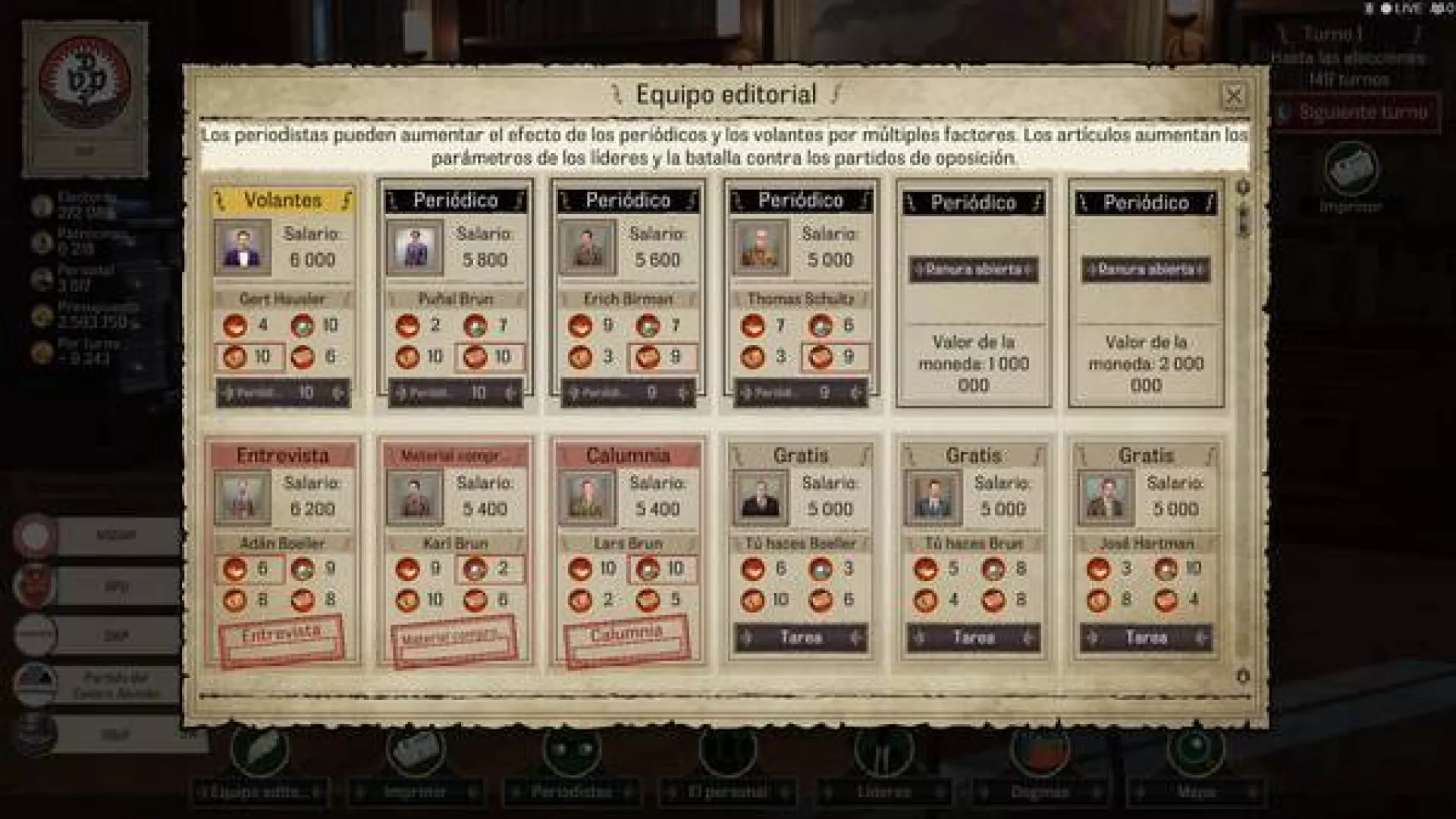This screenshot has height=819, width=1456.
Task: Select Gert Hausler's Volantes card portrait
Action: point(242,247)
